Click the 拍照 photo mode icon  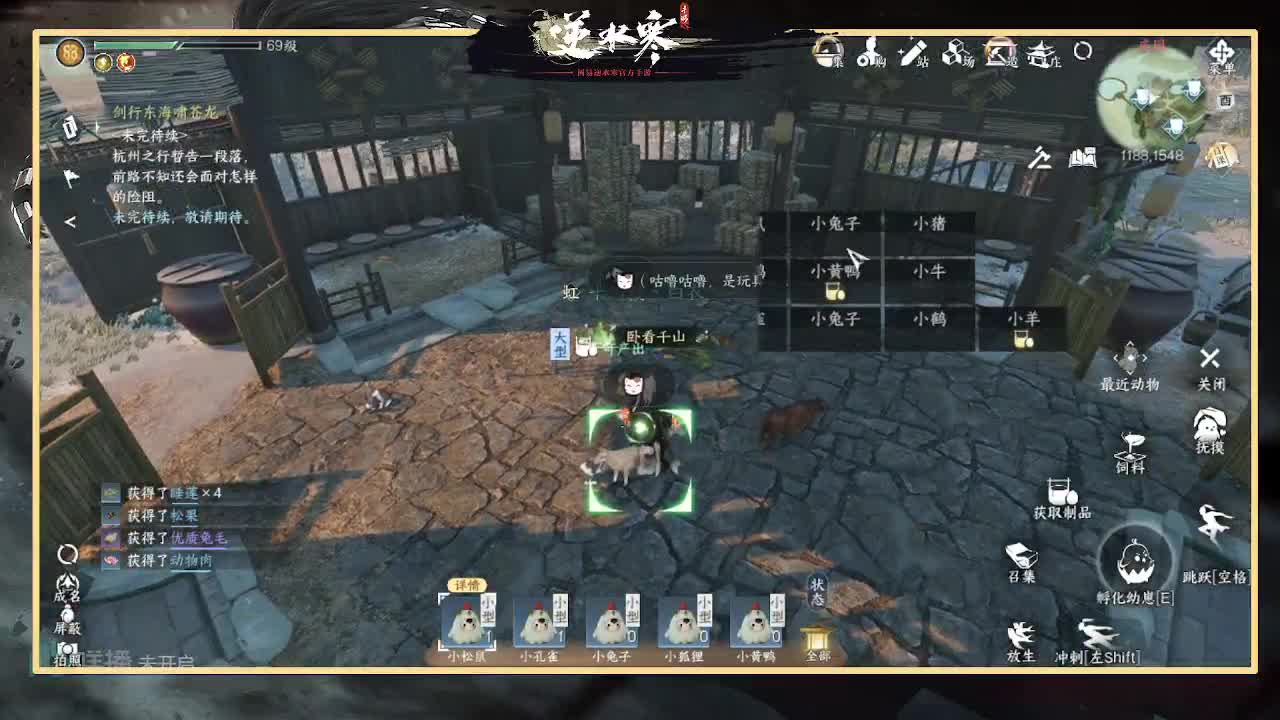click(68, 654)
